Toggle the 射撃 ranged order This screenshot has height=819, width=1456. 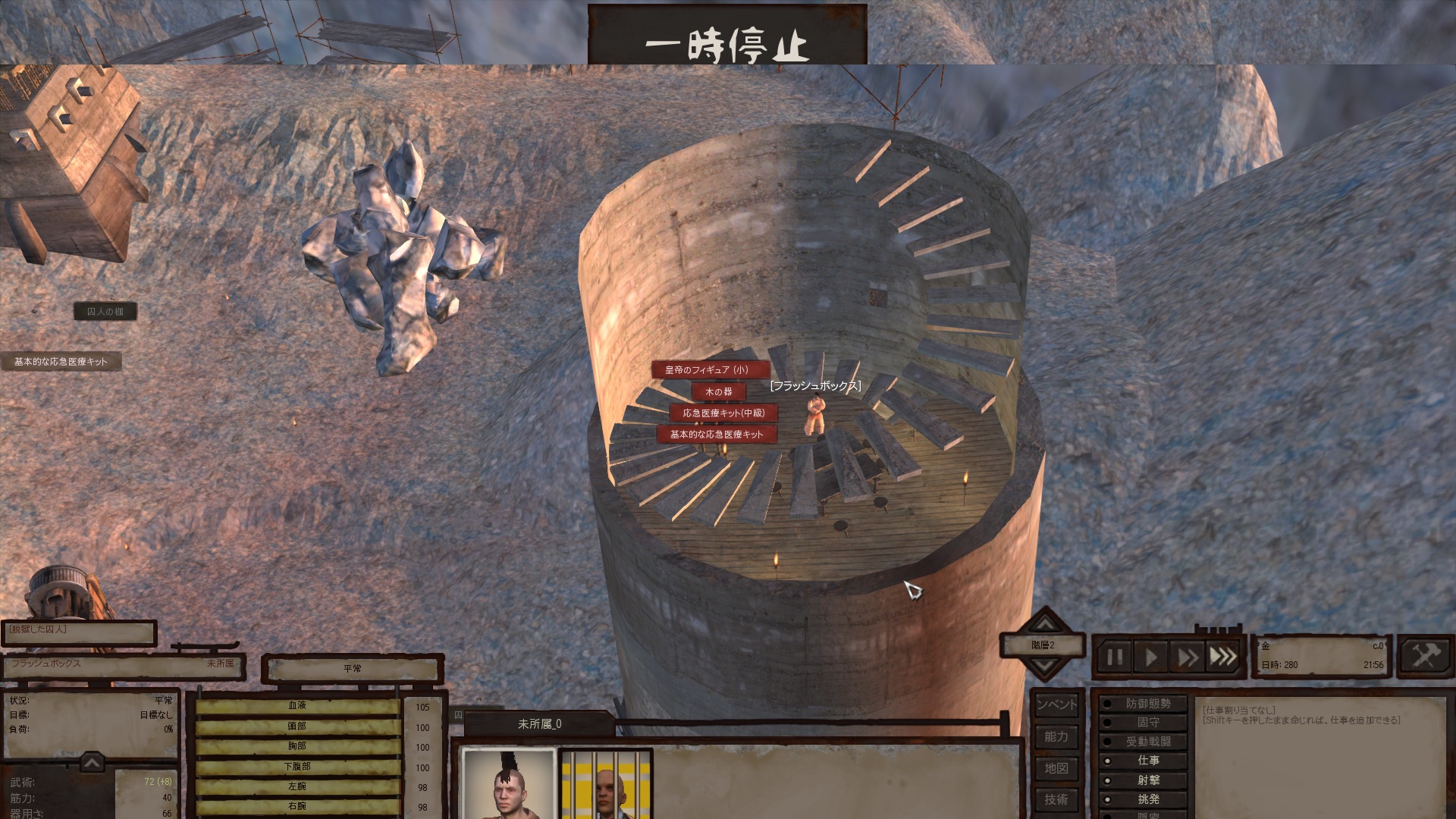pos(1143,780)
